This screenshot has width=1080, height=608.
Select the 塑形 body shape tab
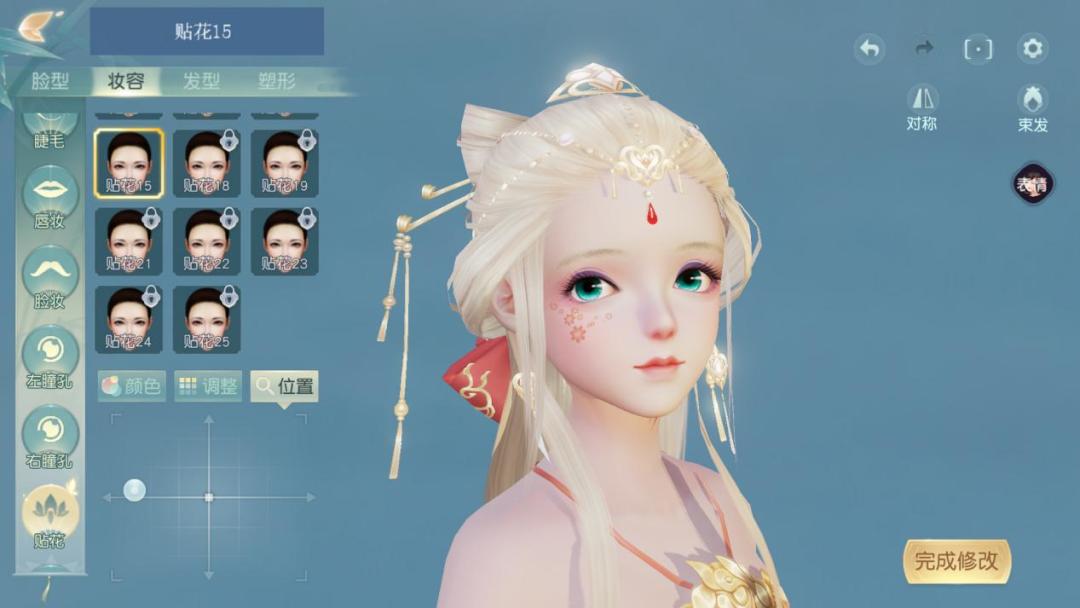277,81
